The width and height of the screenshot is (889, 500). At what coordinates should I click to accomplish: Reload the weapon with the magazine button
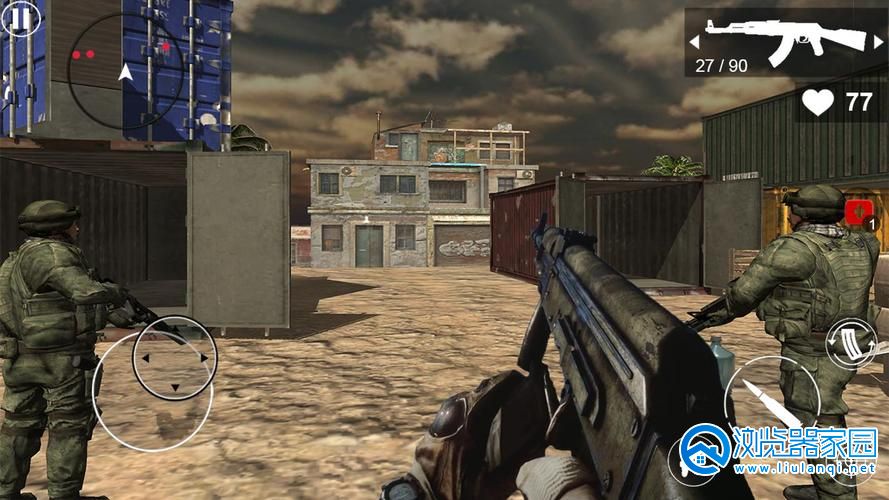(x=852, y=344)
